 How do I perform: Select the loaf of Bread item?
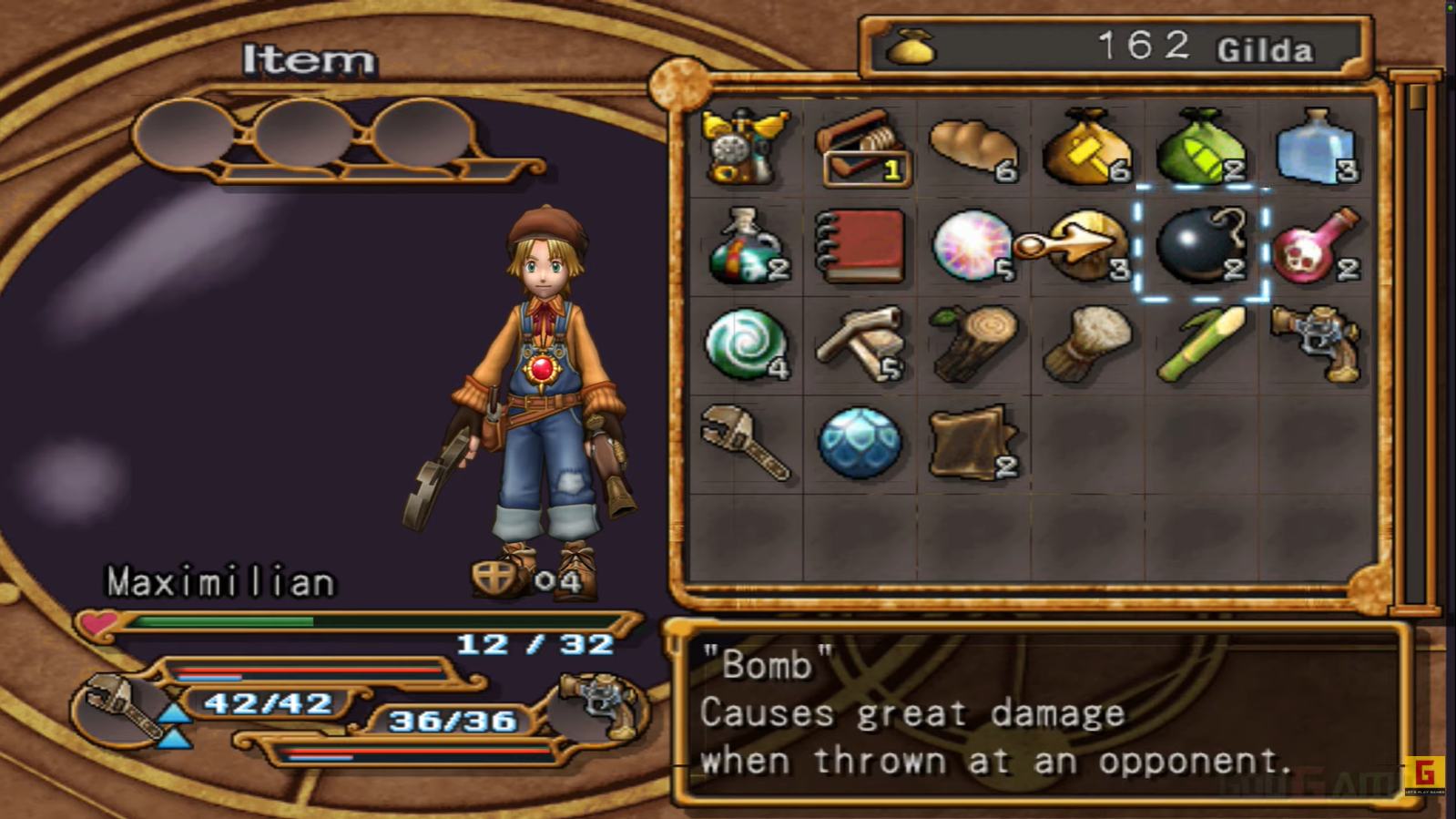(972, 148)
